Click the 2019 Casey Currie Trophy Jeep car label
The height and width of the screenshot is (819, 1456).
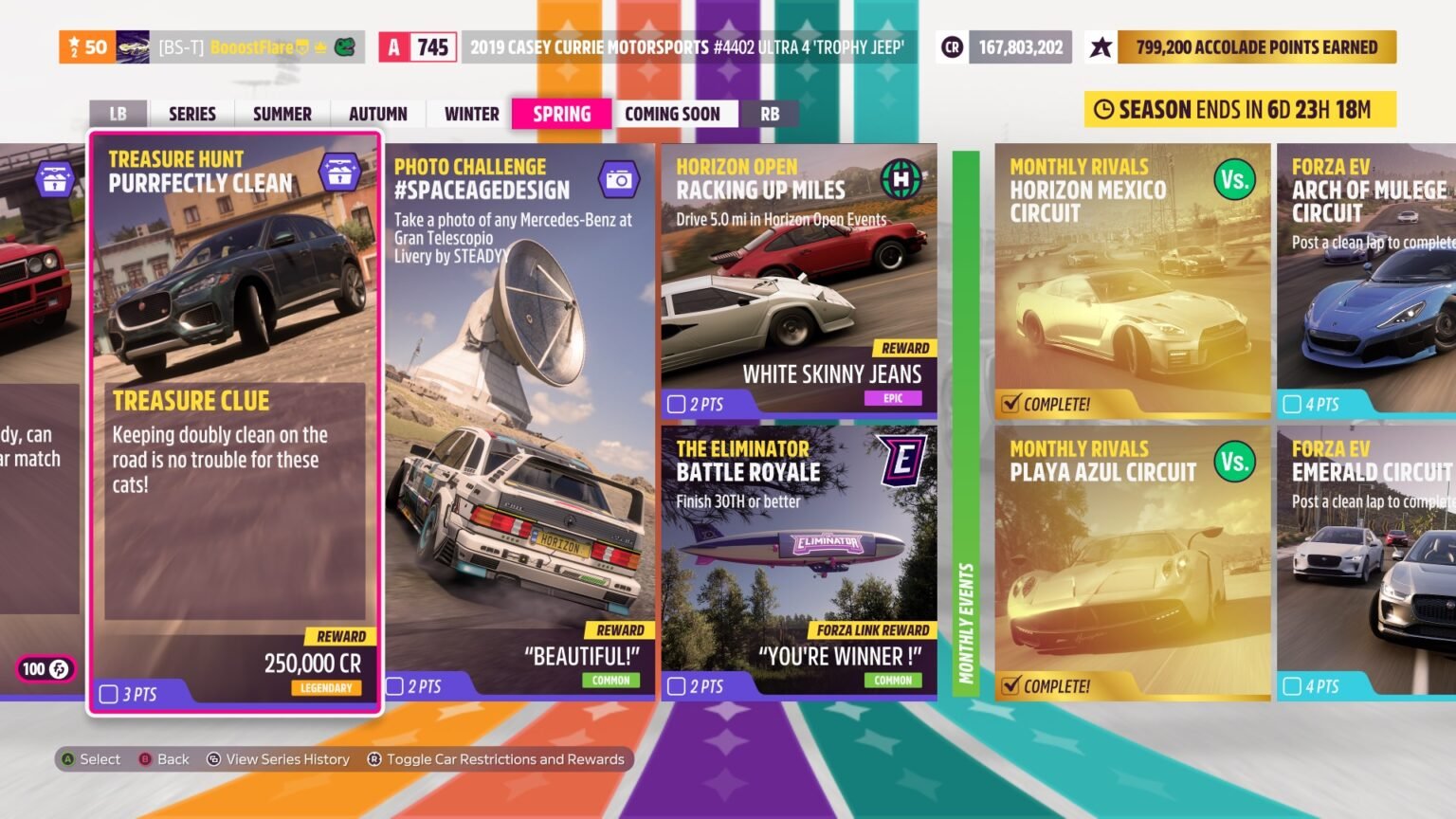click(x=687, y=47)
